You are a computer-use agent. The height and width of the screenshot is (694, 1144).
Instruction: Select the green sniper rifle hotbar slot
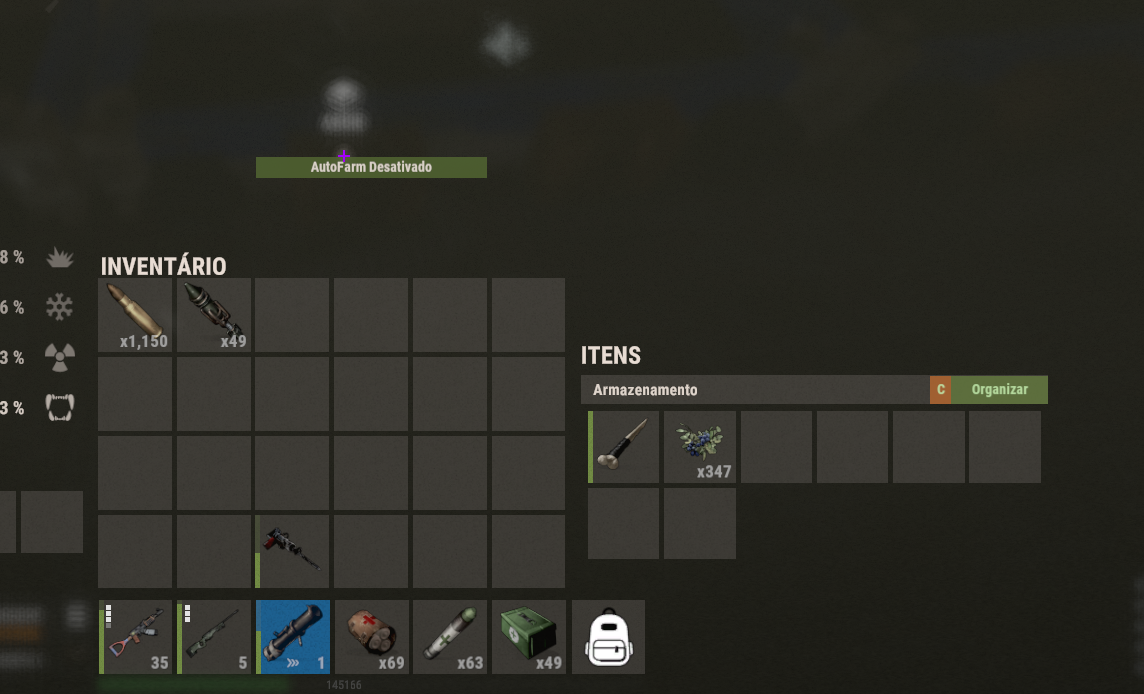click(x=214, y=637)
